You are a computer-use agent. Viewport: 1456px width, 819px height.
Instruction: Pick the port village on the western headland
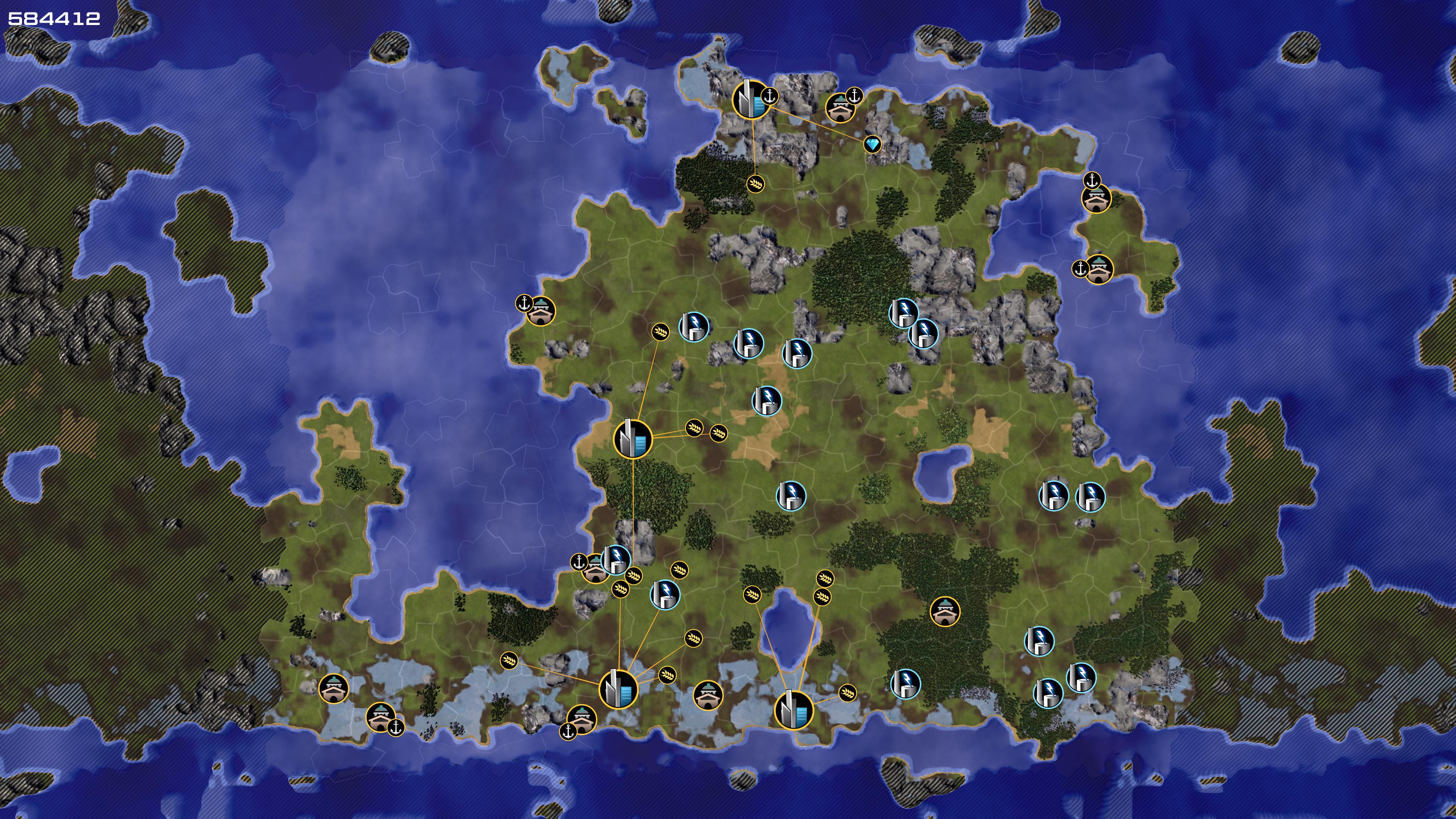click(540, 311)
